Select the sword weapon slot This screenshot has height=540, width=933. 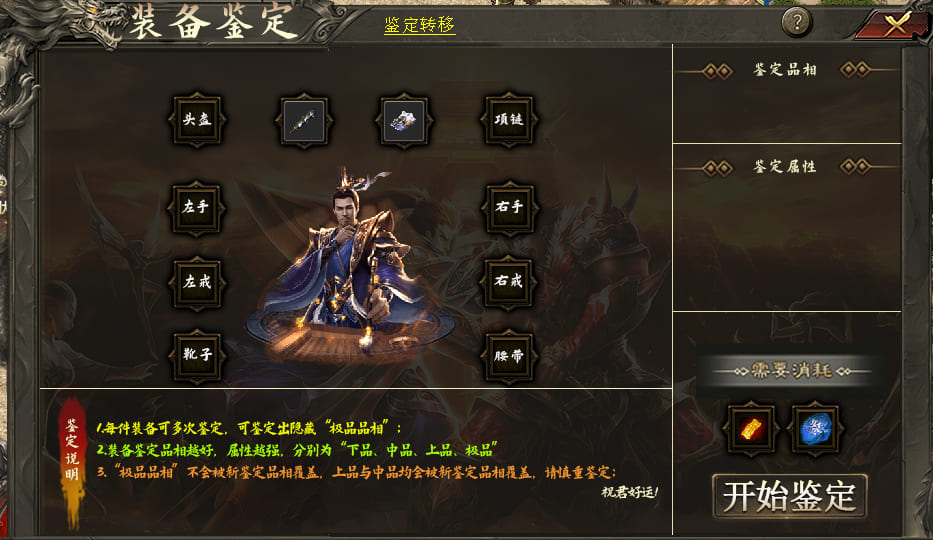[301, 121]
